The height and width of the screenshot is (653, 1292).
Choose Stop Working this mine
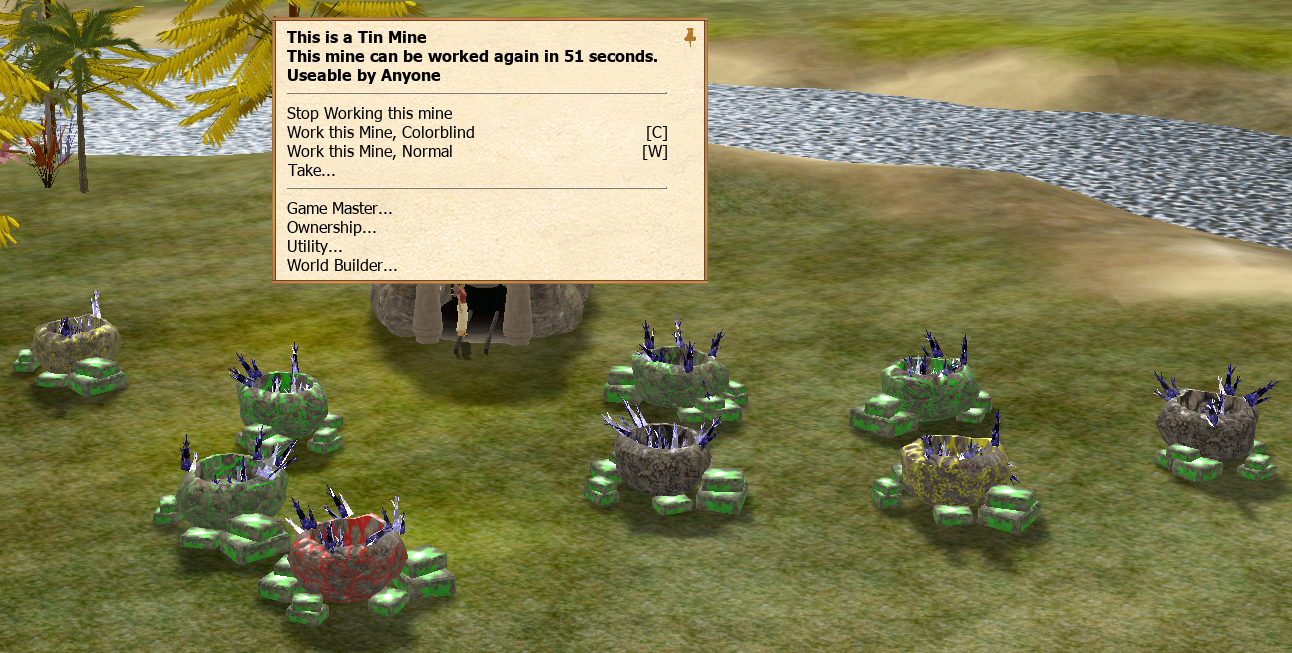(x=369, y=114)
